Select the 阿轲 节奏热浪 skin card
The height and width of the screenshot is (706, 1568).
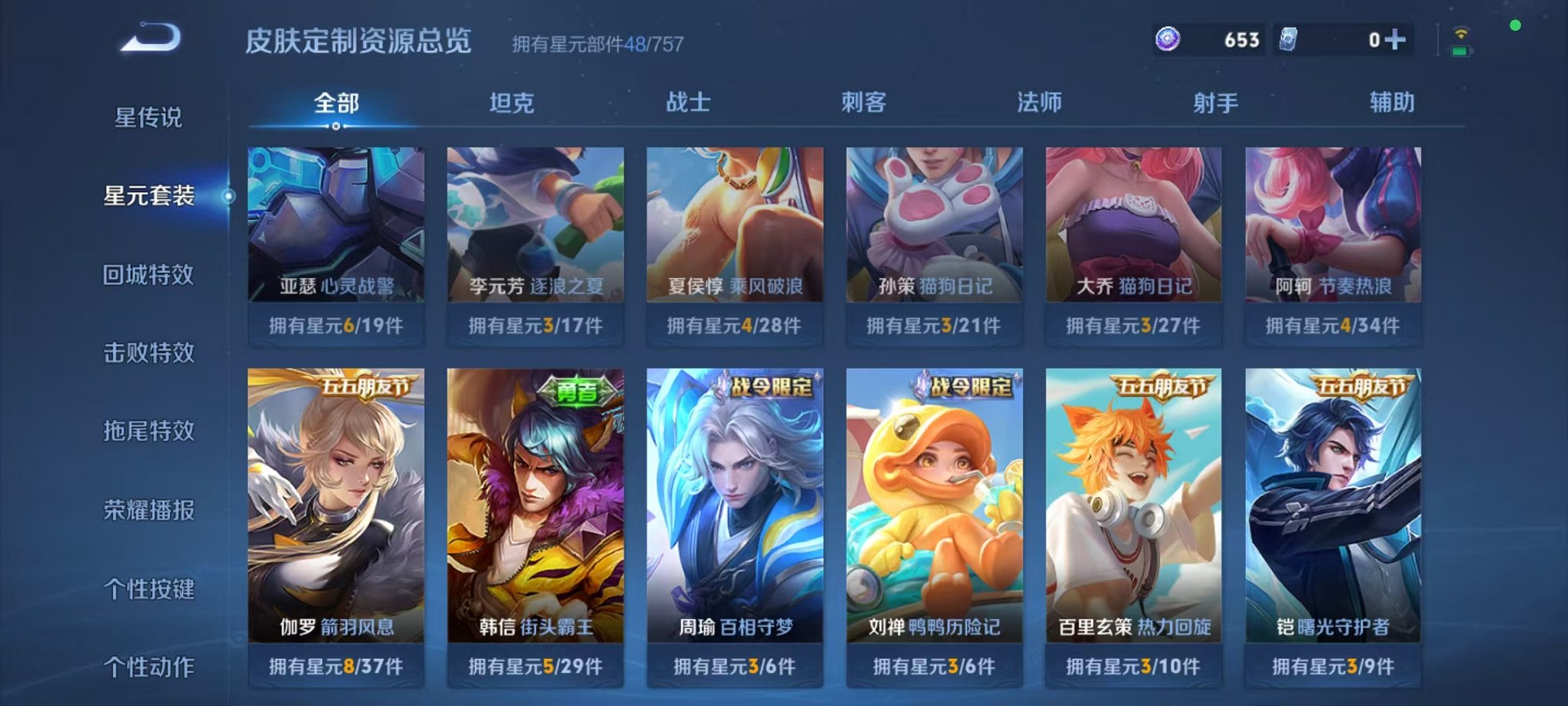(x=1335, y=231)
